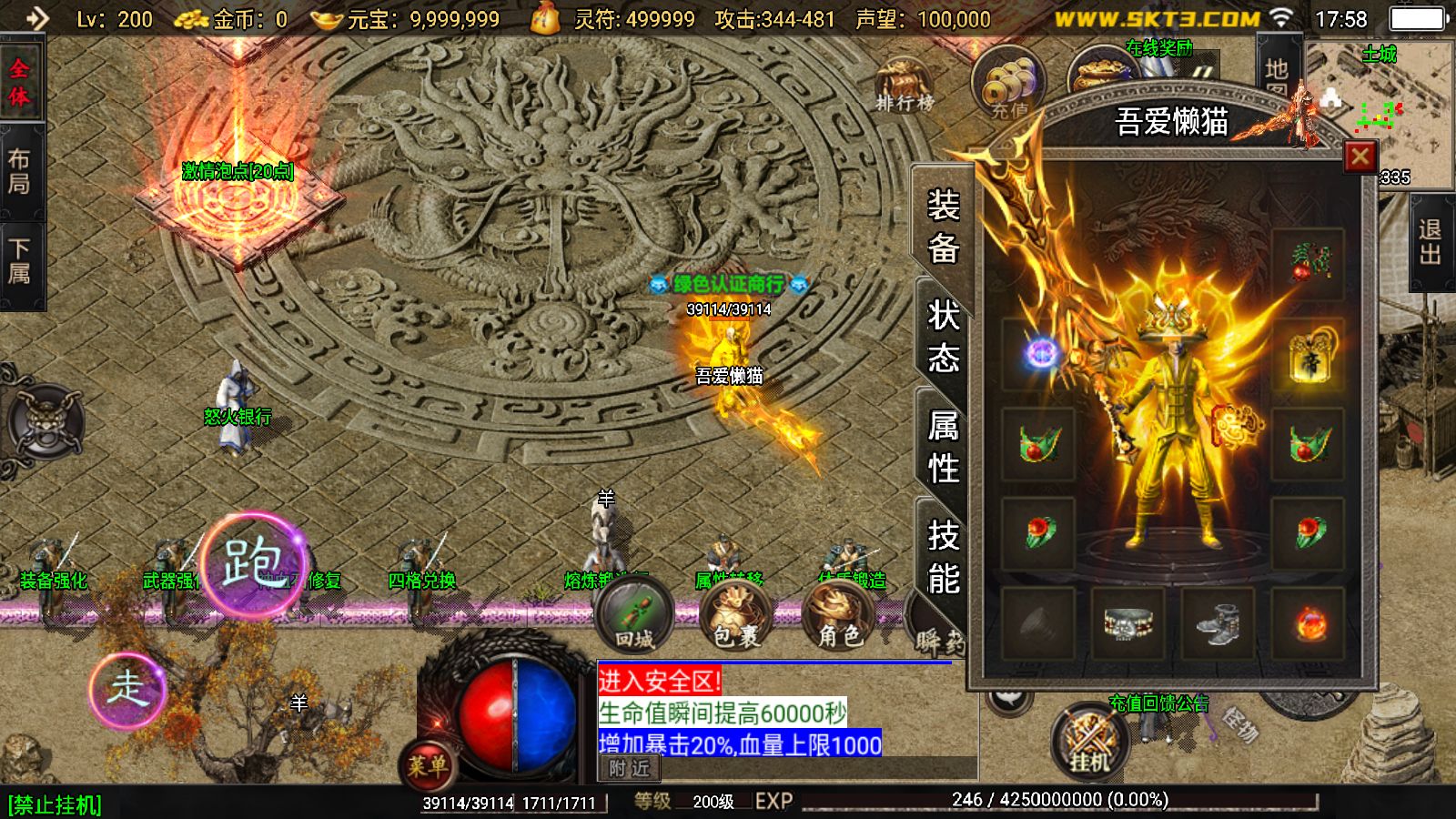Activate the 挂机 auto-battle button

[1089, 742]
